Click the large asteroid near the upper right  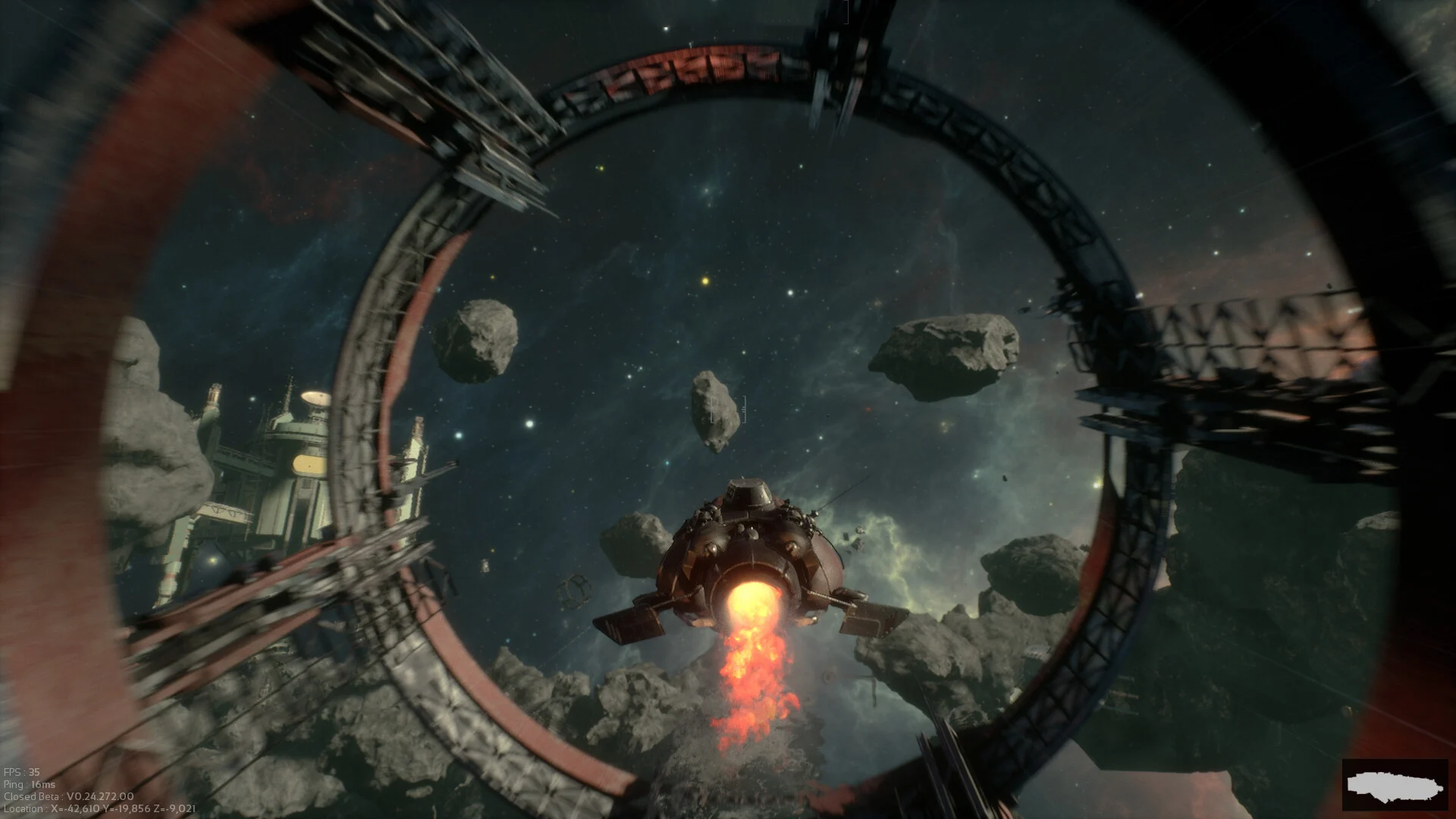[948, 349]
